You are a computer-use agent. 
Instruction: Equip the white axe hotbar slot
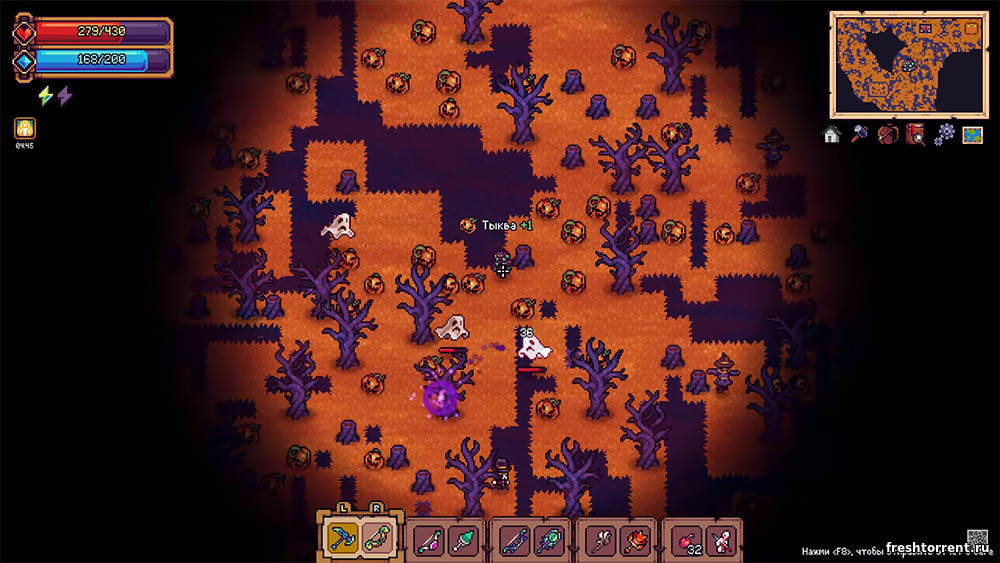click(x=600, y=541)
